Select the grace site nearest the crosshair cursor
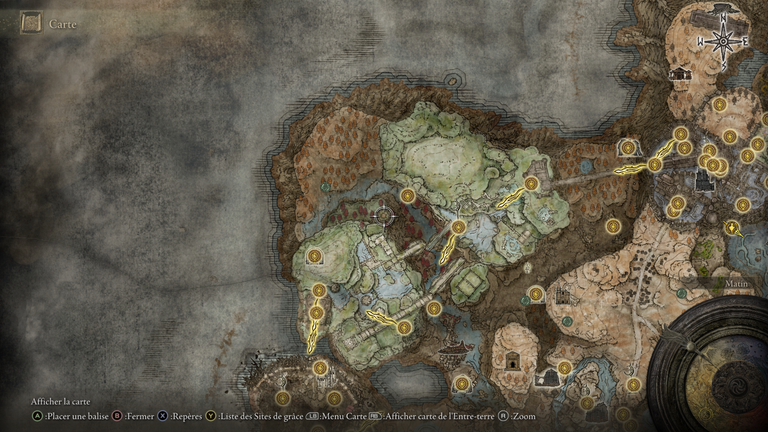 408,196
